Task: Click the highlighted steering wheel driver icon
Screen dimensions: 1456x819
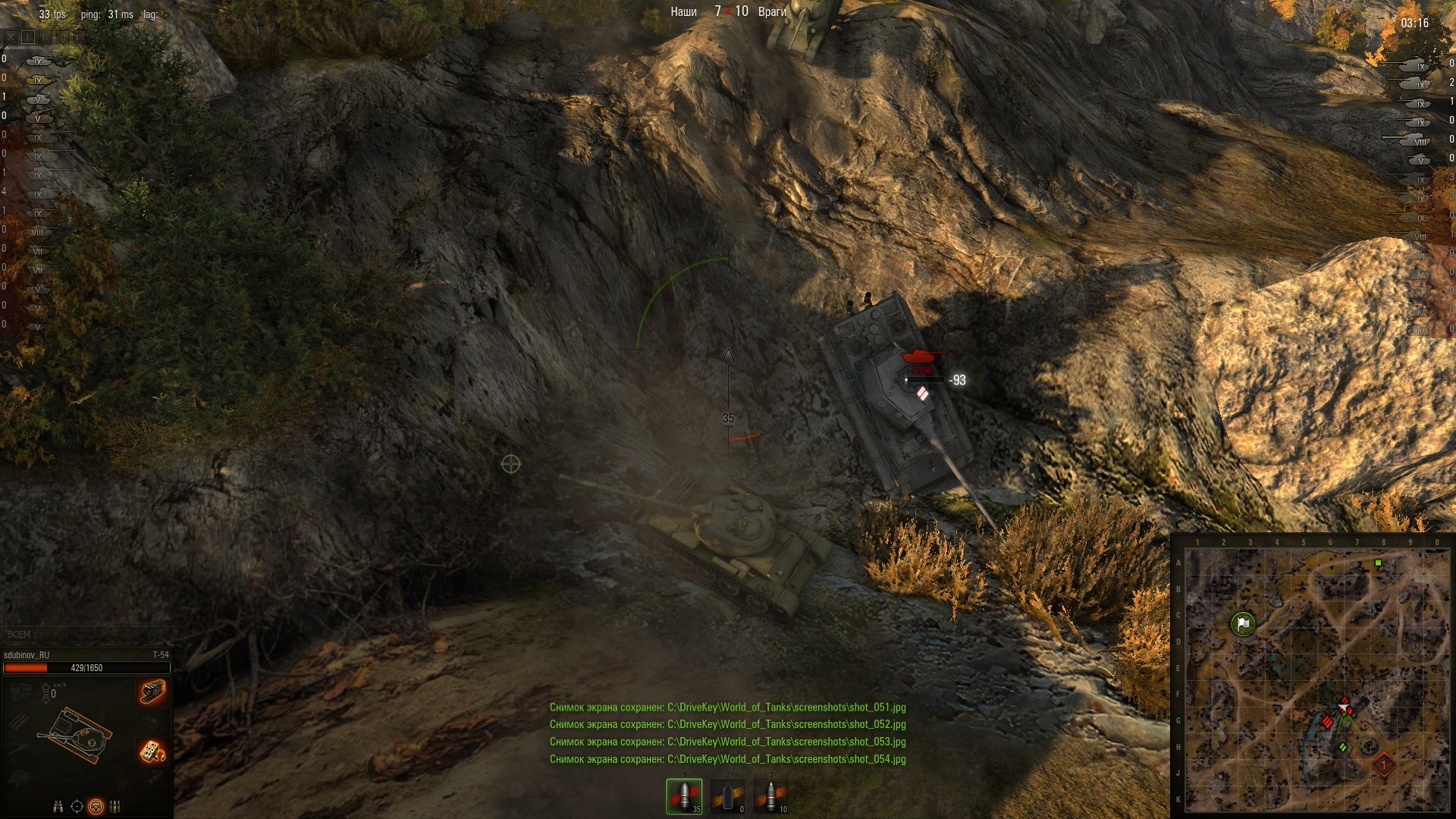Action: pos(96,806)
